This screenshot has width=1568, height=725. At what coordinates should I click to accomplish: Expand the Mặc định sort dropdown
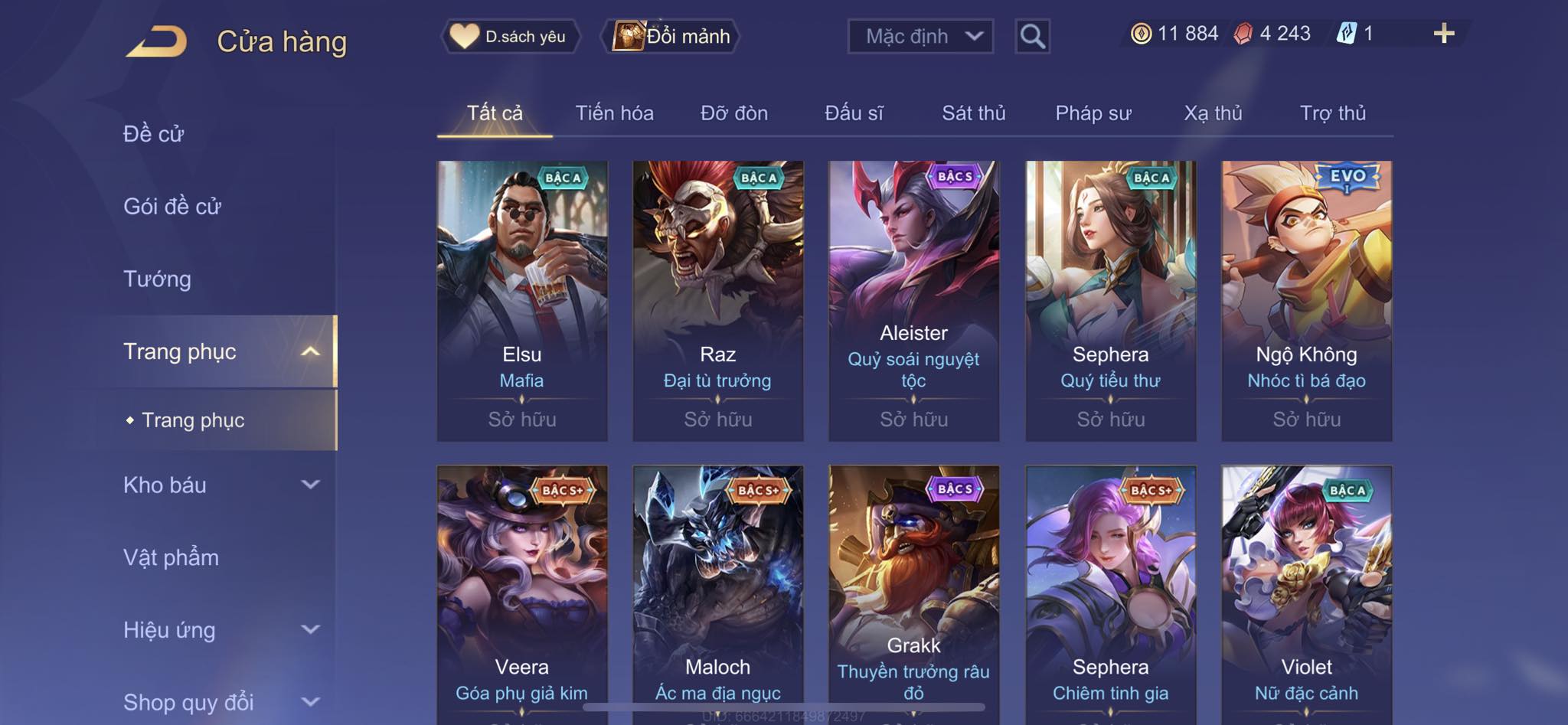920,36
